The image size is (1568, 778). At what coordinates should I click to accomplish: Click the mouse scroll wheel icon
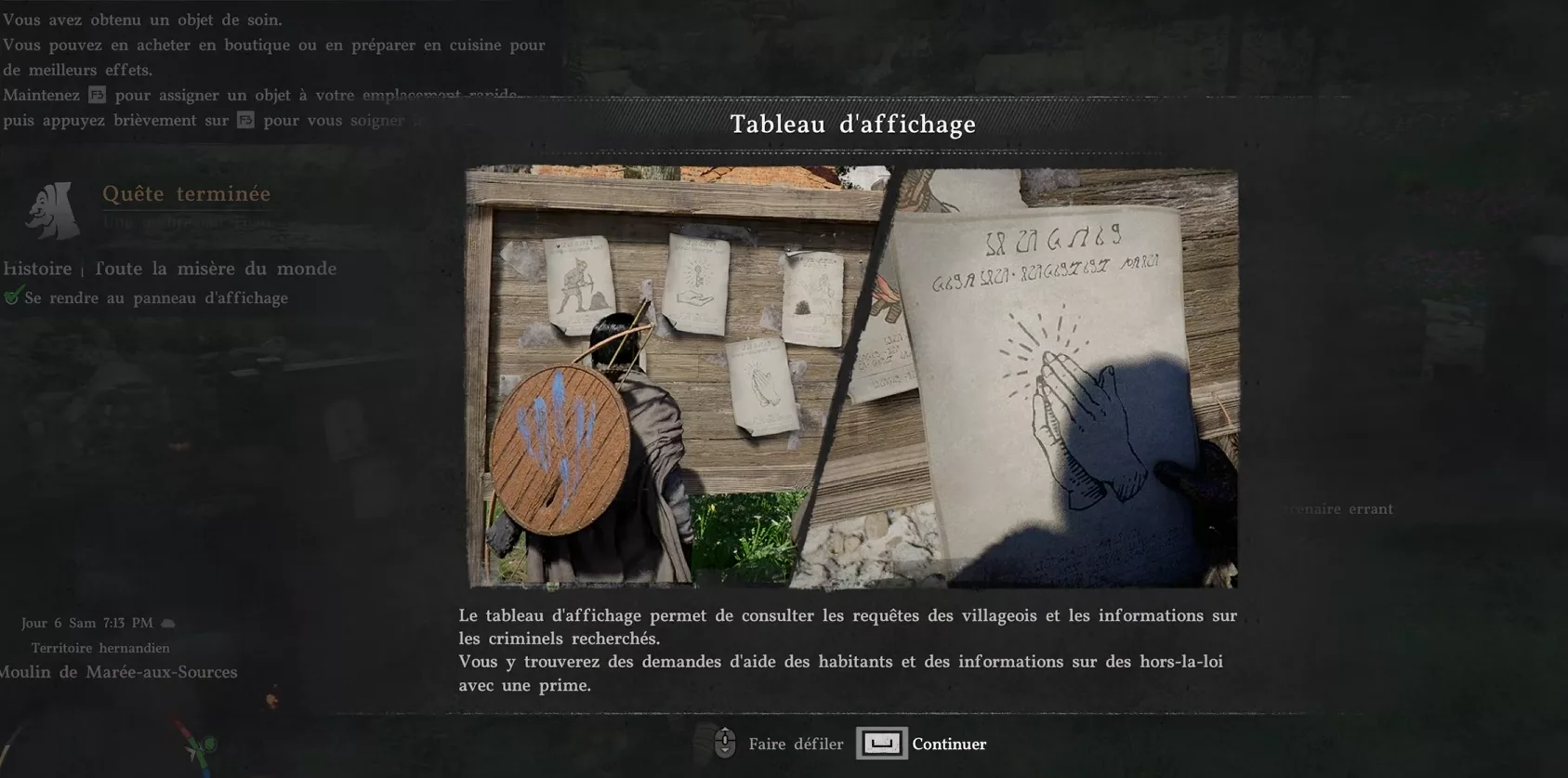725,743
